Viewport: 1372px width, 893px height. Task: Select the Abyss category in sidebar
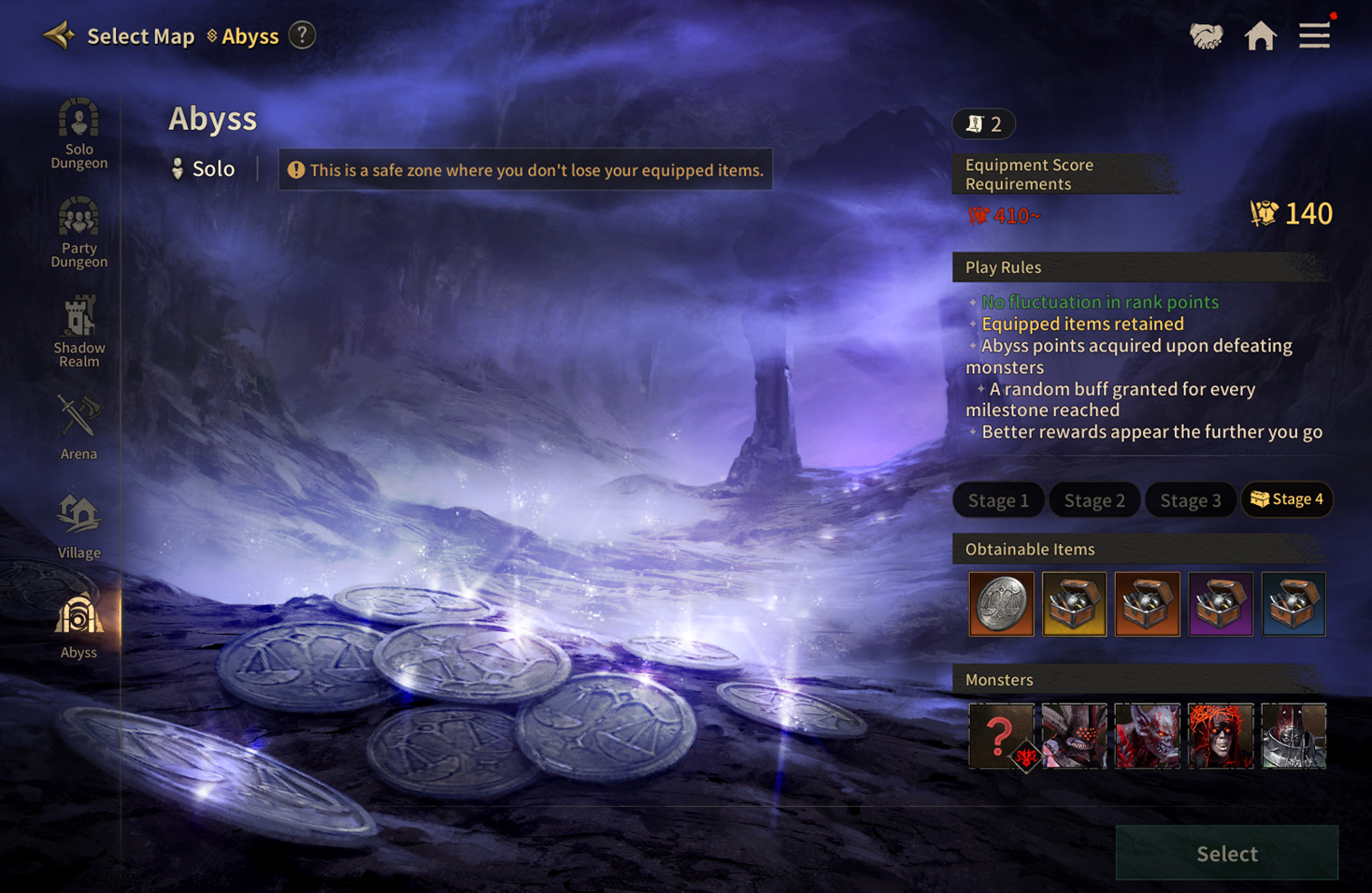click(79, 627)
